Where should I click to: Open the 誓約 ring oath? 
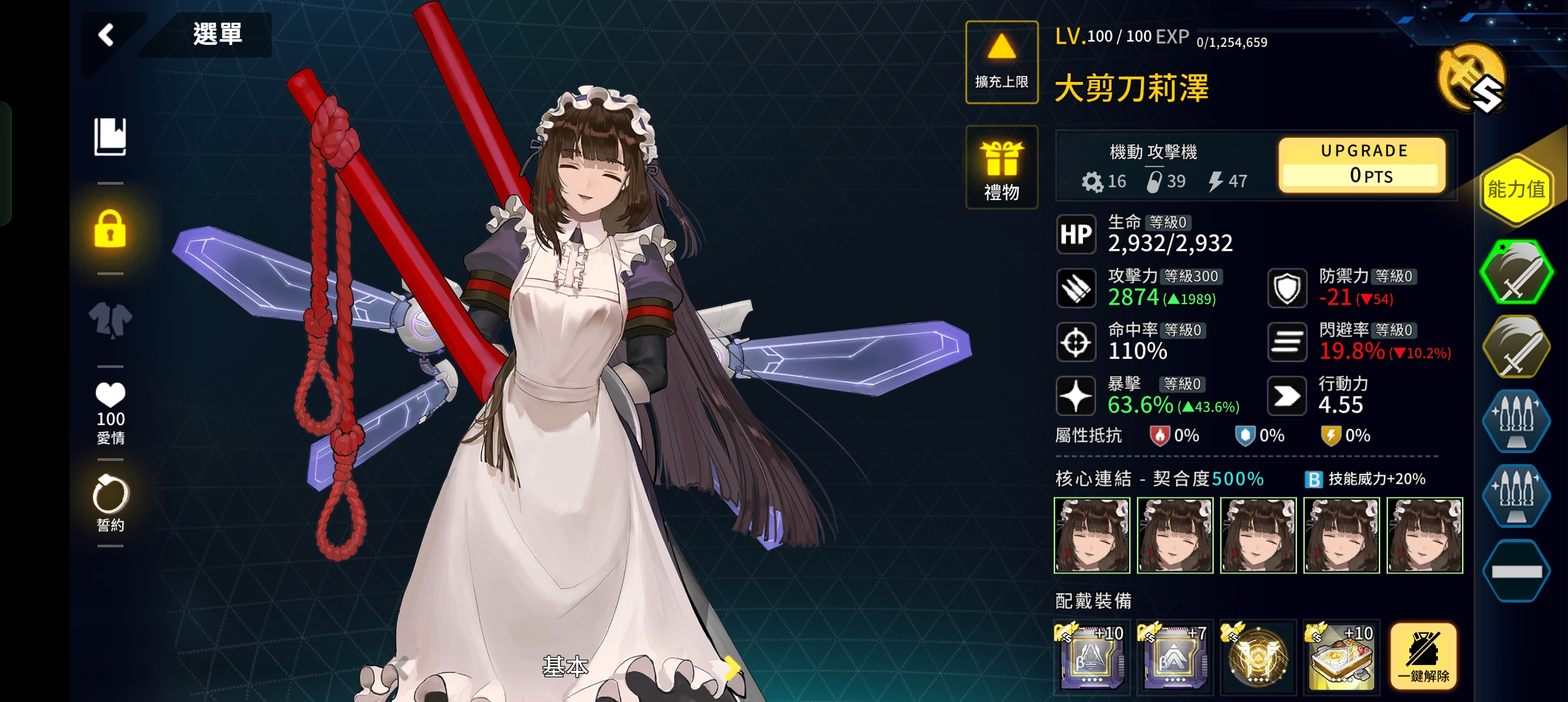coord(111,504)
